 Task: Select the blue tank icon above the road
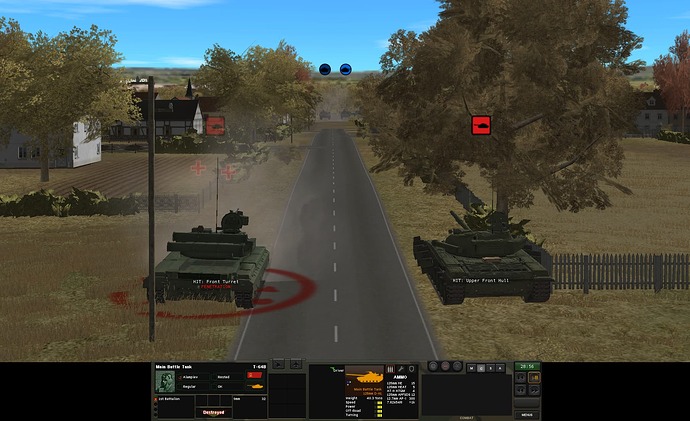(x=345, y=69)
